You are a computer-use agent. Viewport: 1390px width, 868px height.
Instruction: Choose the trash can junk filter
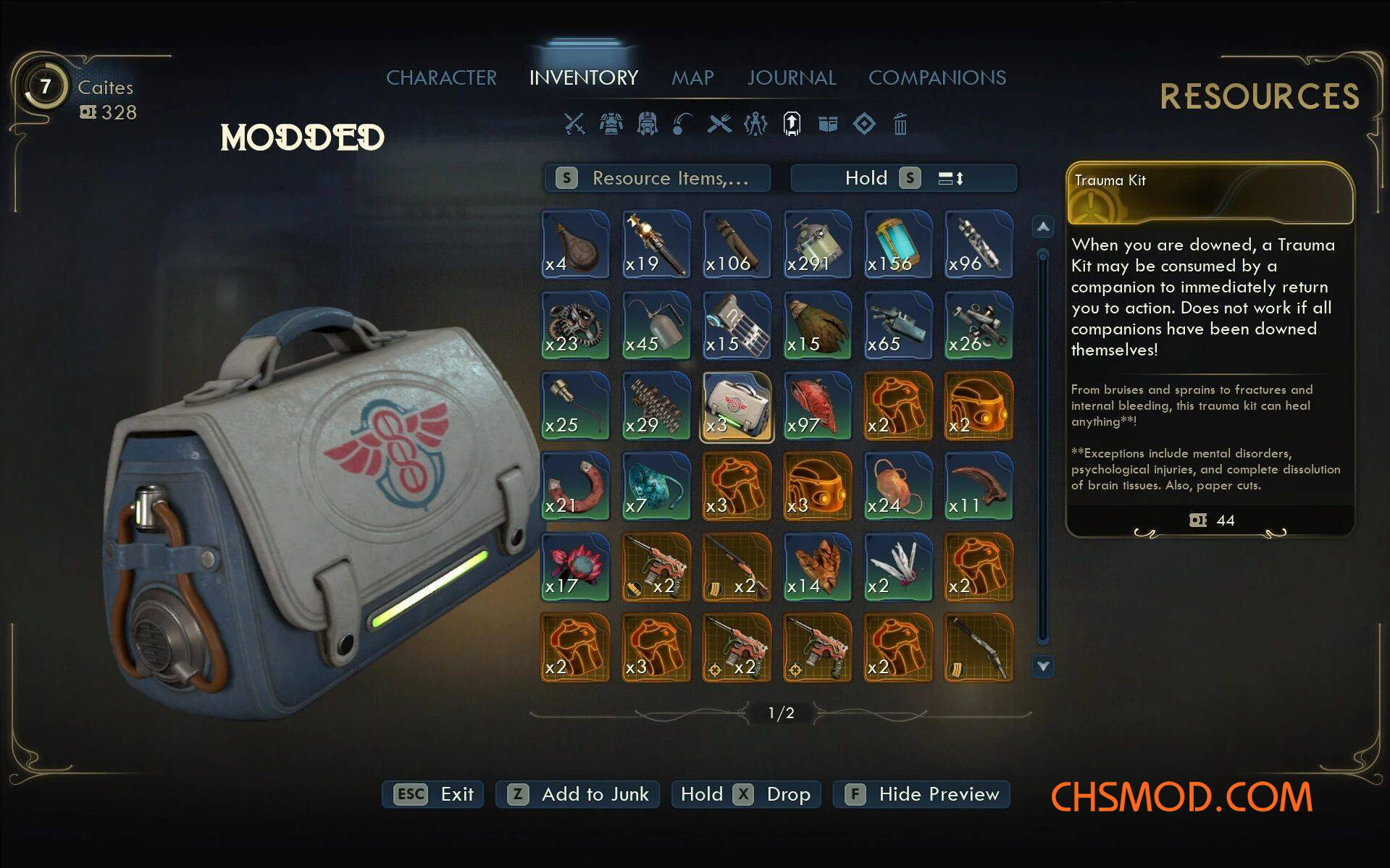point(900,125)
